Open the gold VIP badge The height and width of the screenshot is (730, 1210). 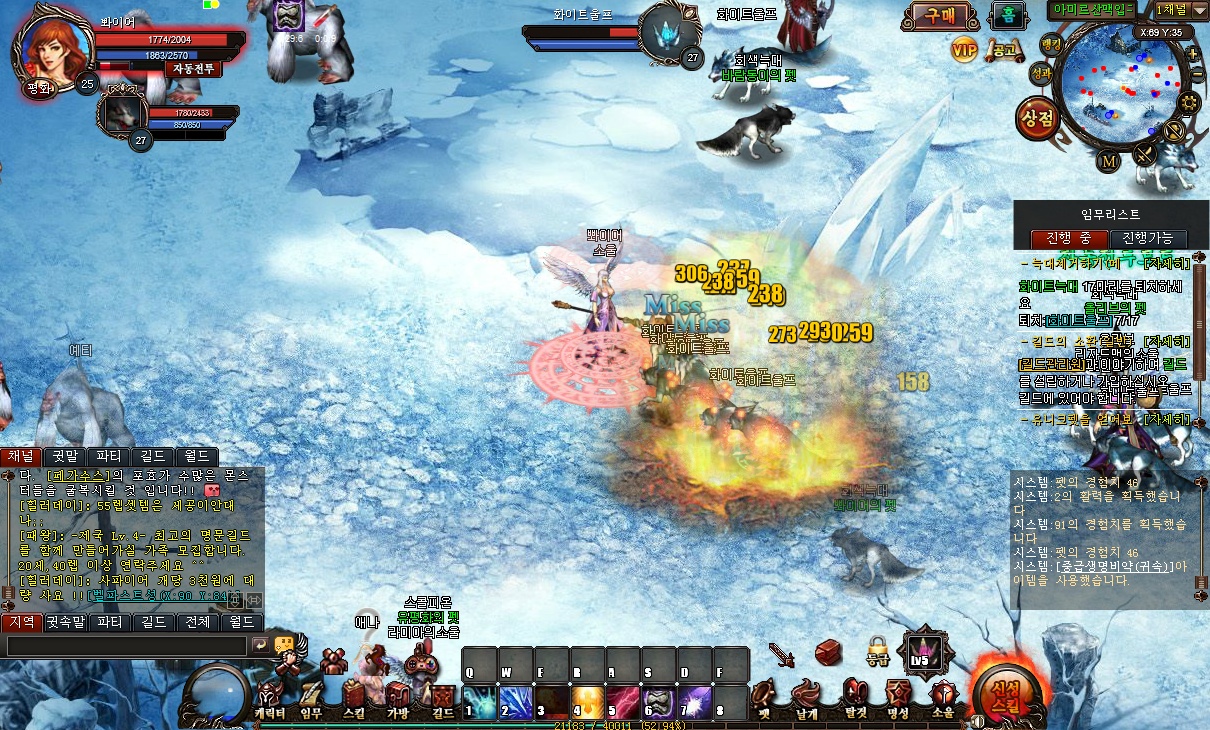tap(964, 48)
